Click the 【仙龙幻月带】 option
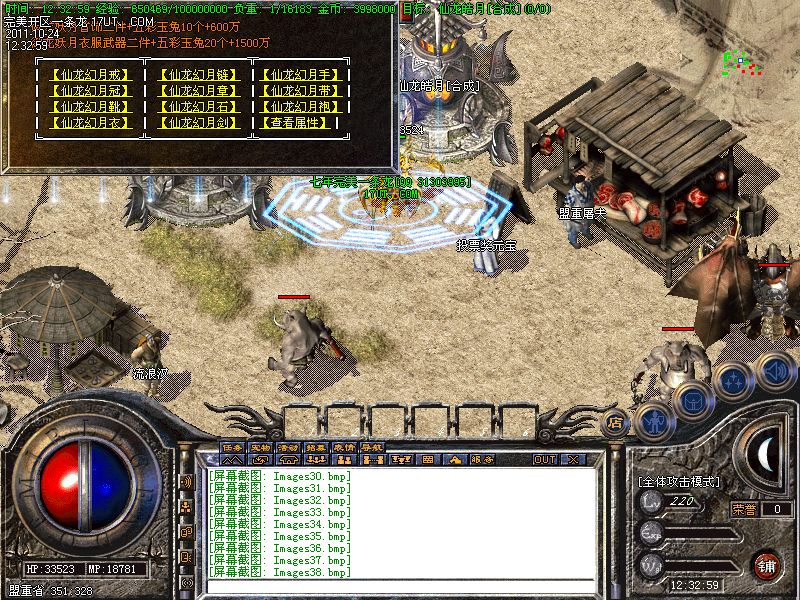 tap(299, 91)
